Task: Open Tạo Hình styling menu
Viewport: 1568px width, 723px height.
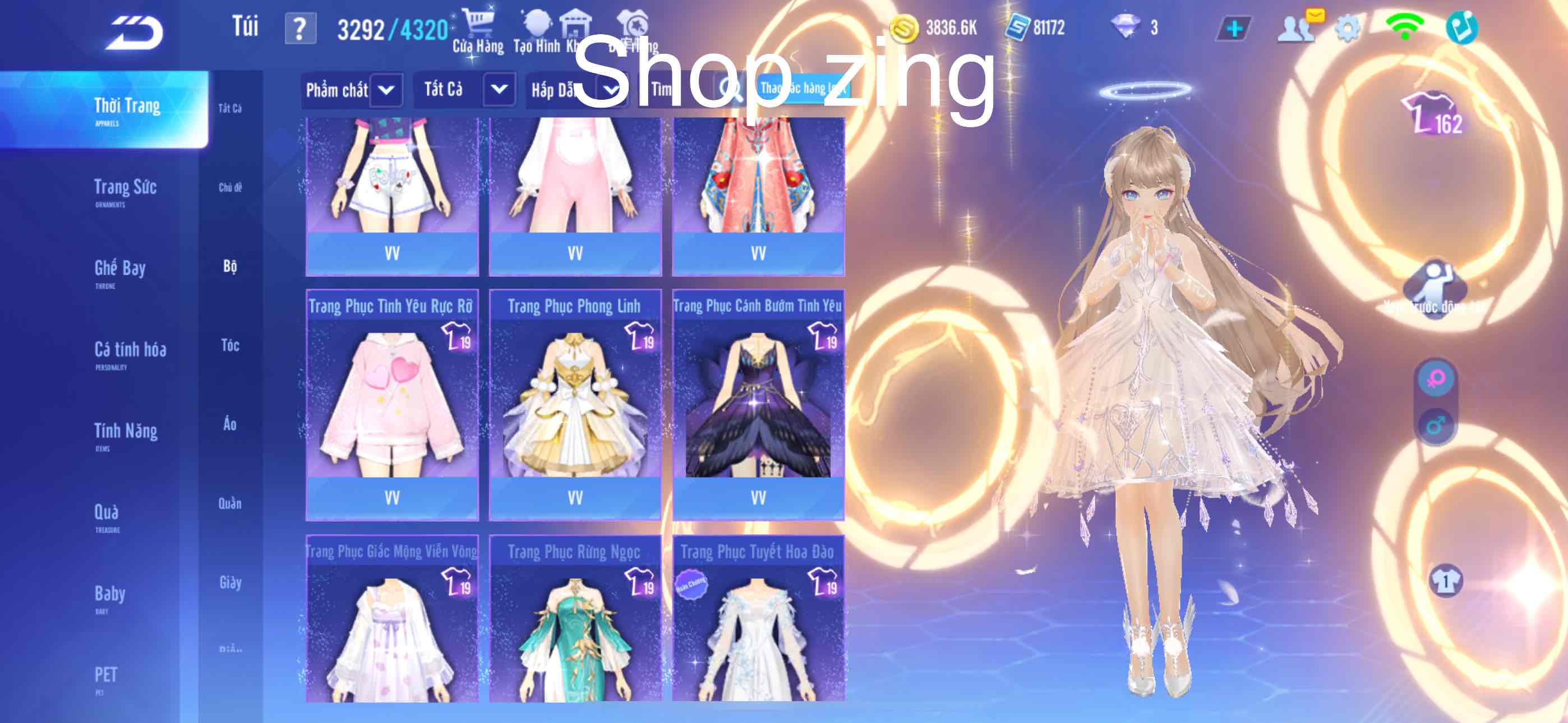Action: [536, 31]
